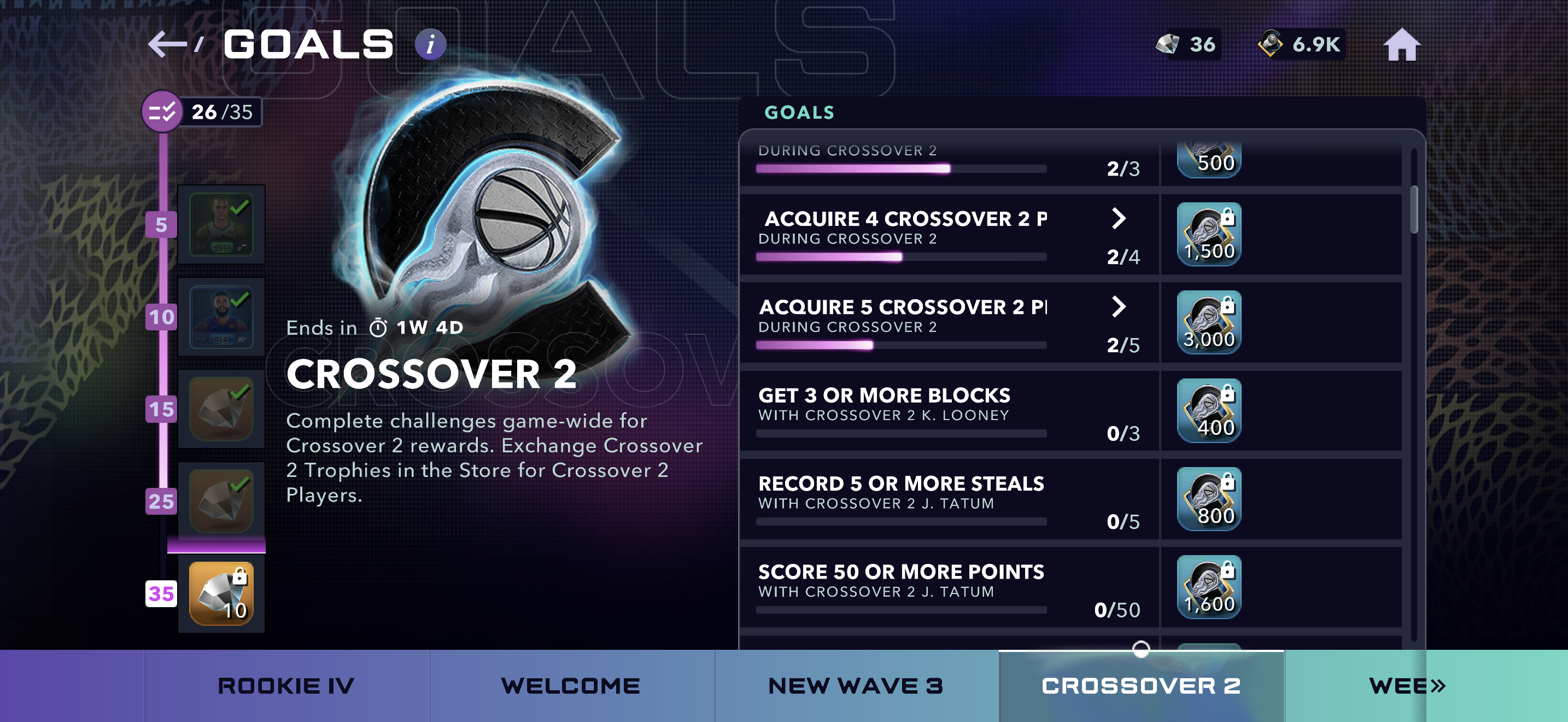1568x722 pixels.
Task: Open the New Wave 3 tab
Action: click(x=856, y=686)
